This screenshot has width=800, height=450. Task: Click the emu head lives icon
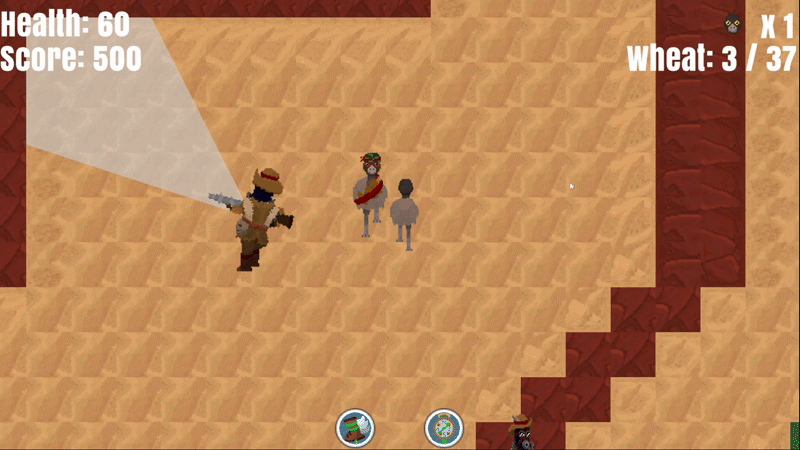click(x=734, y=25)
